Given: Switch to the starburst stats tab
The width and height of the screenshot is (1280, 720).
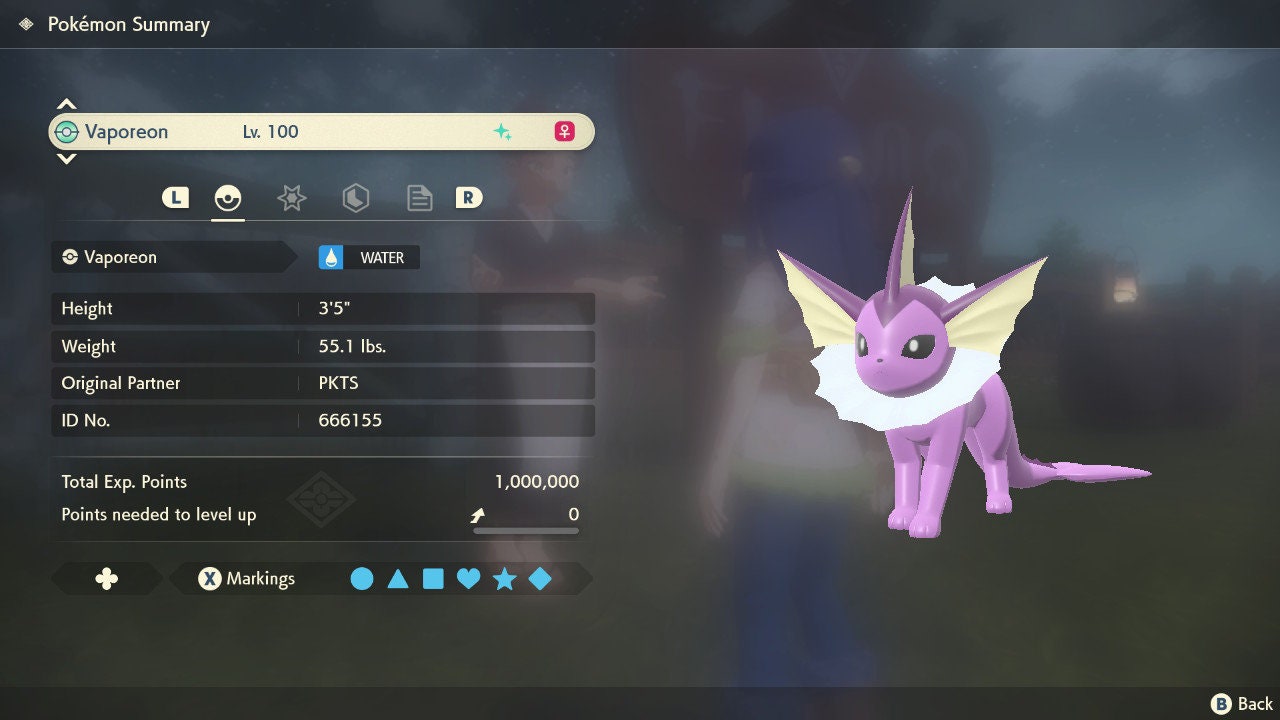Looking at the screenshot, I should [291, 198].
